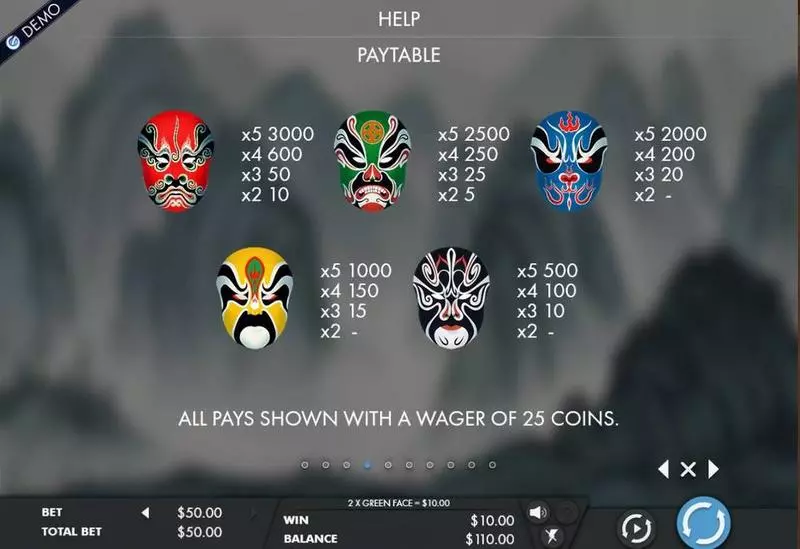This screenshot has width=800, height=549.
Task: Toggle the sound speaker icon
Action: click(x=538, y=513)
